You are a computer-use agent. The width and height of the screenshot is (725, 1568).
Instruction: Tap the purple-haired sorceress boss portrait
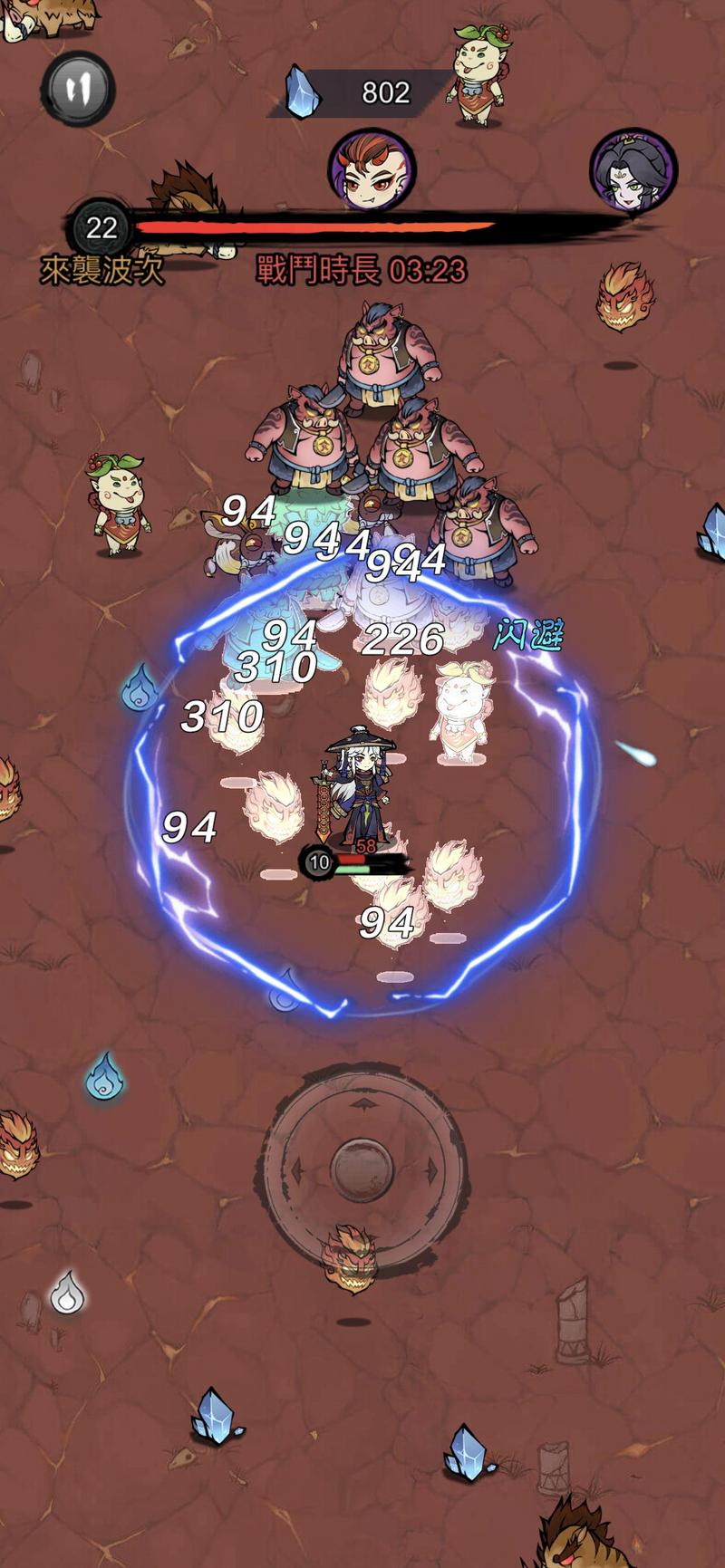click(633, 172)
